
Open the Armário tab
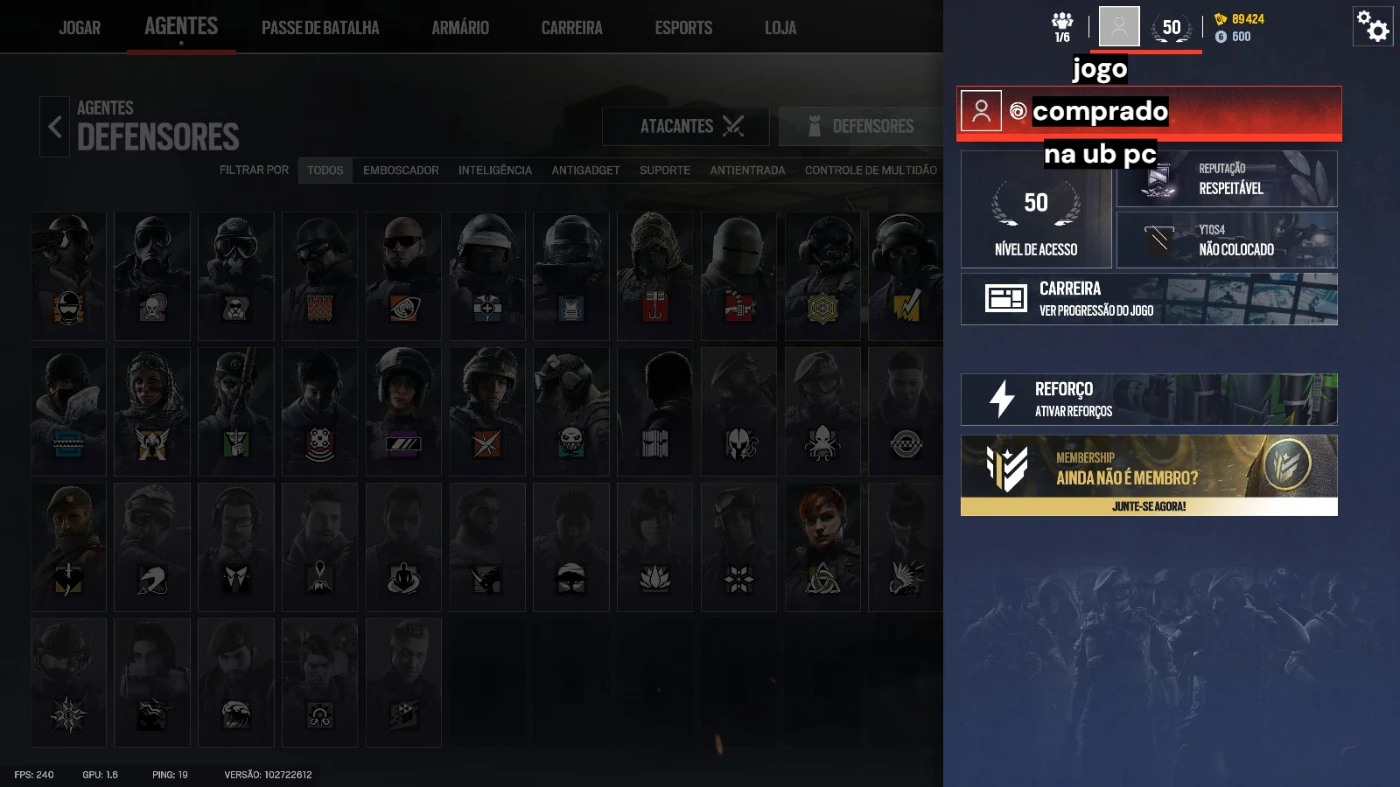tap(460, 27)
